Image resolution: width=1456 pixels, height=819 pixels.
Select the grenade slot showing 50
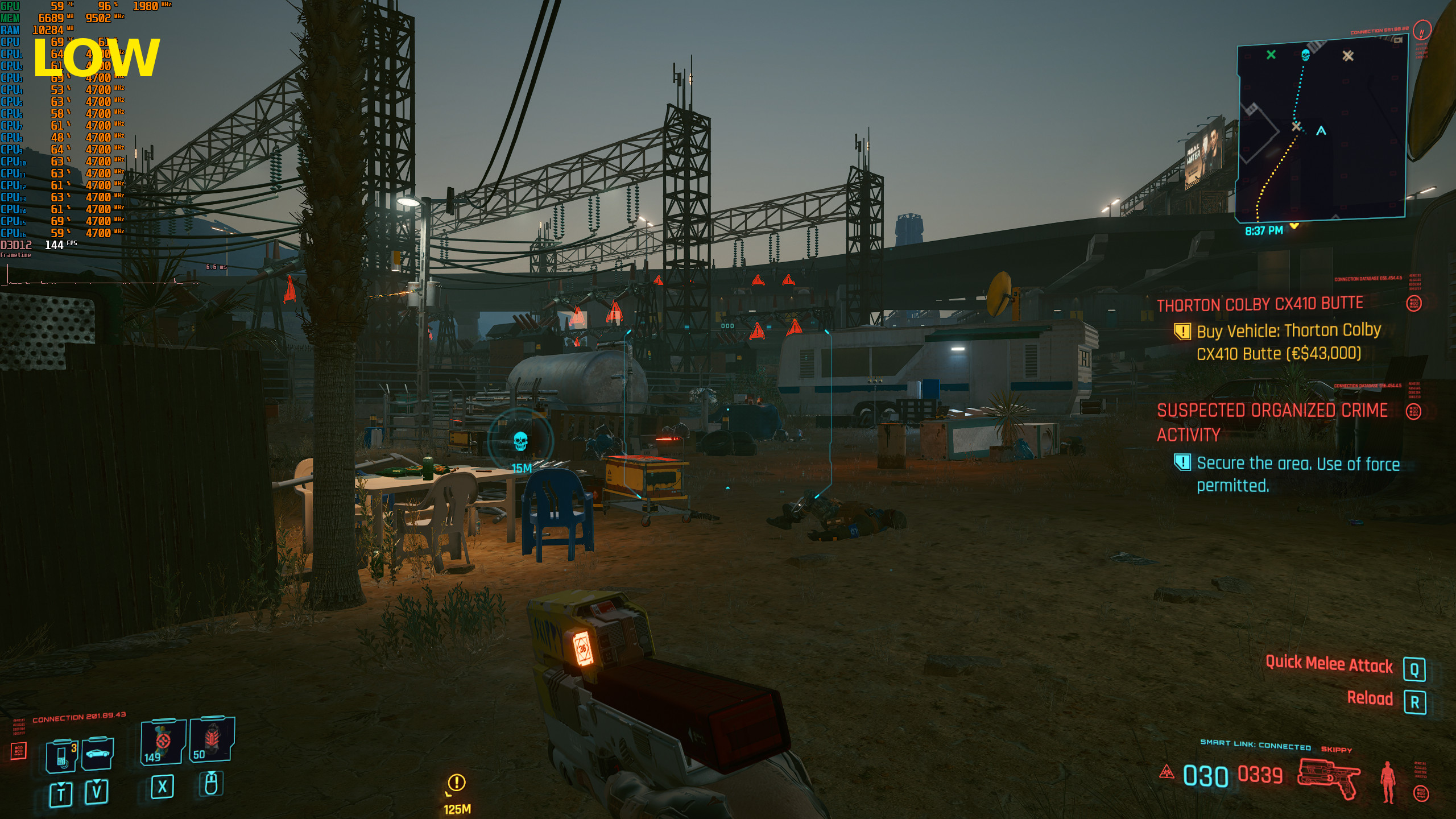211,739
